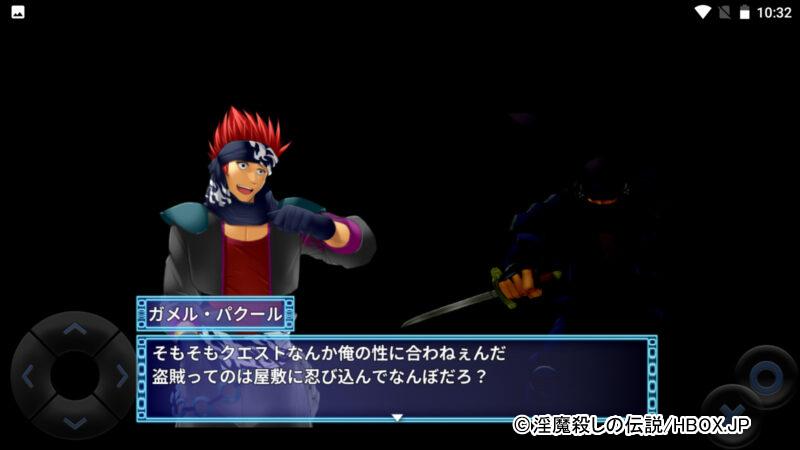Tap the down arrow on the D-pad
Viewport: 800px width, 450px height.
(75, 423)
